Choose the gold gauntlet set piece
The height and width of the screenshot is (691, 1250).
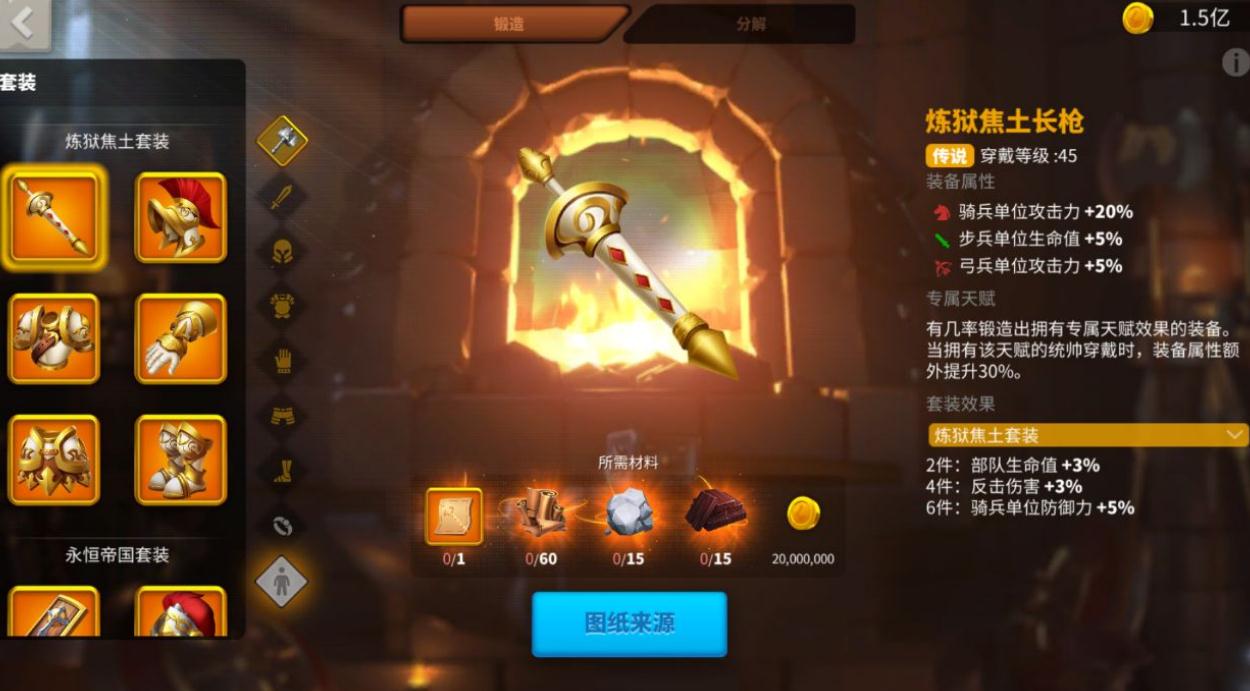click(x=181, y=339)
